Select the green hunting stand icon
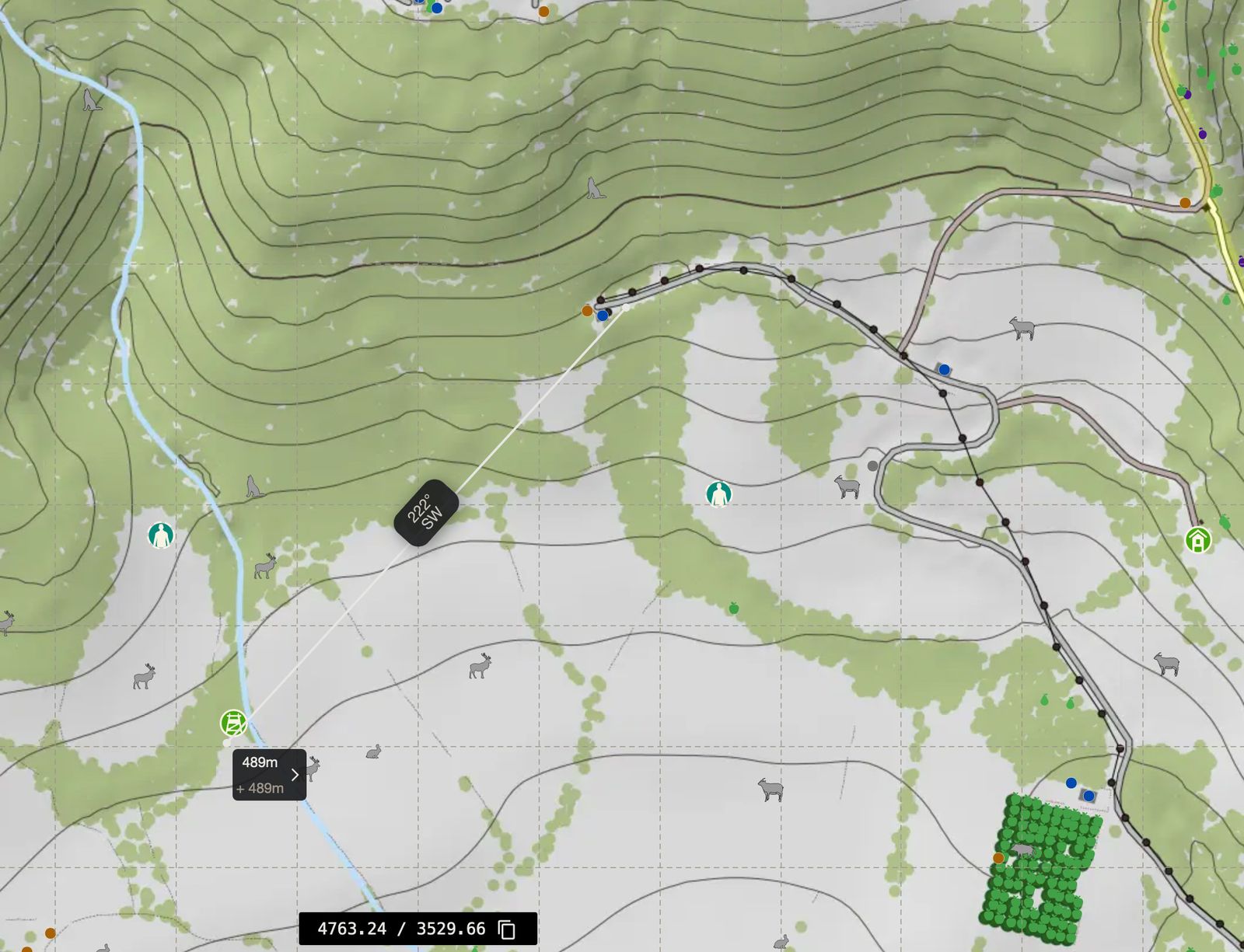 [233, 724]
